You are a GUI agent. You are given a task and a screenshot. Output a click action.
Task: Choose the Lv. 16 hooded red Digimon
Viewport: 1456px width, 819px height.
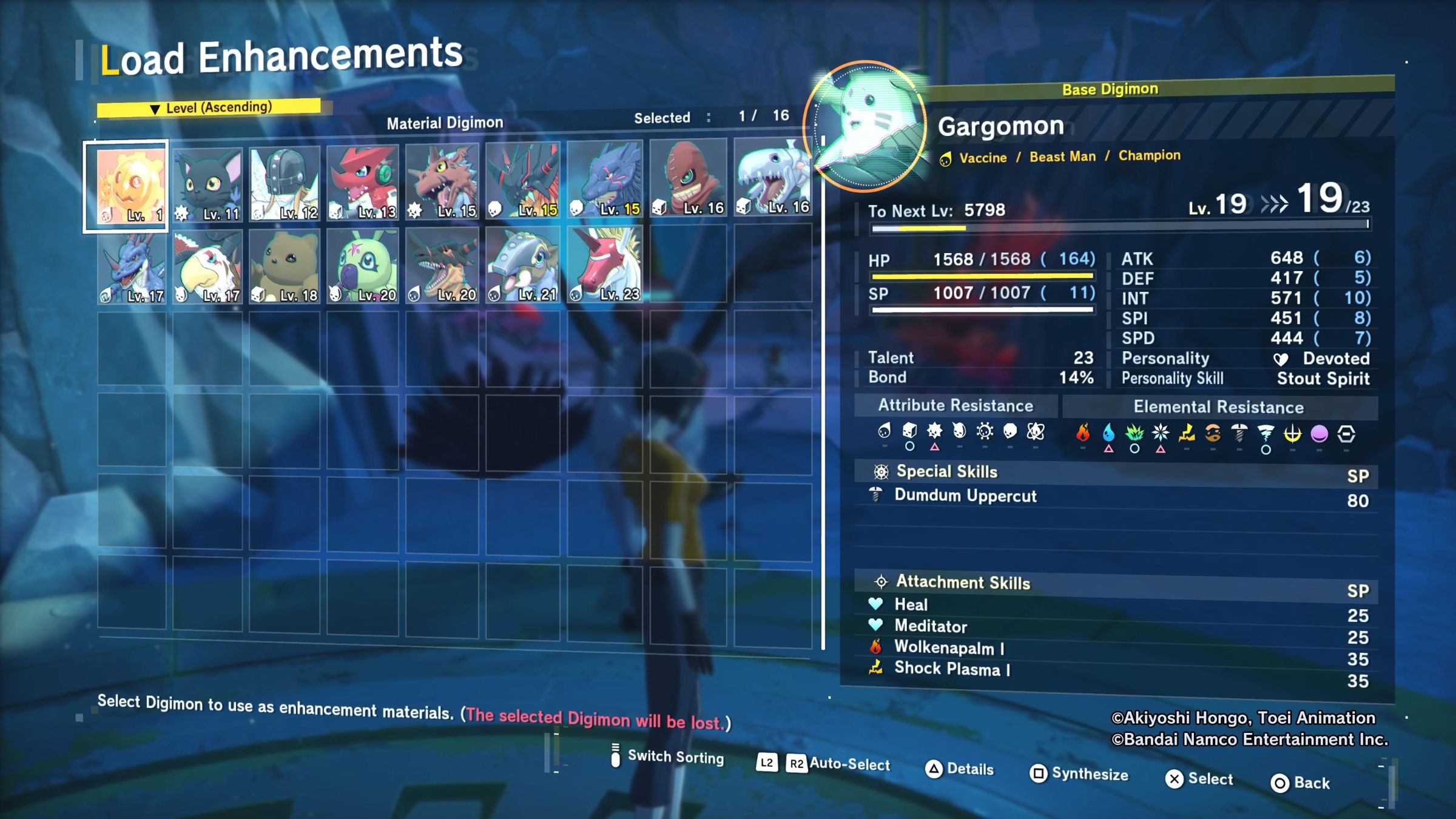[688, 177]
